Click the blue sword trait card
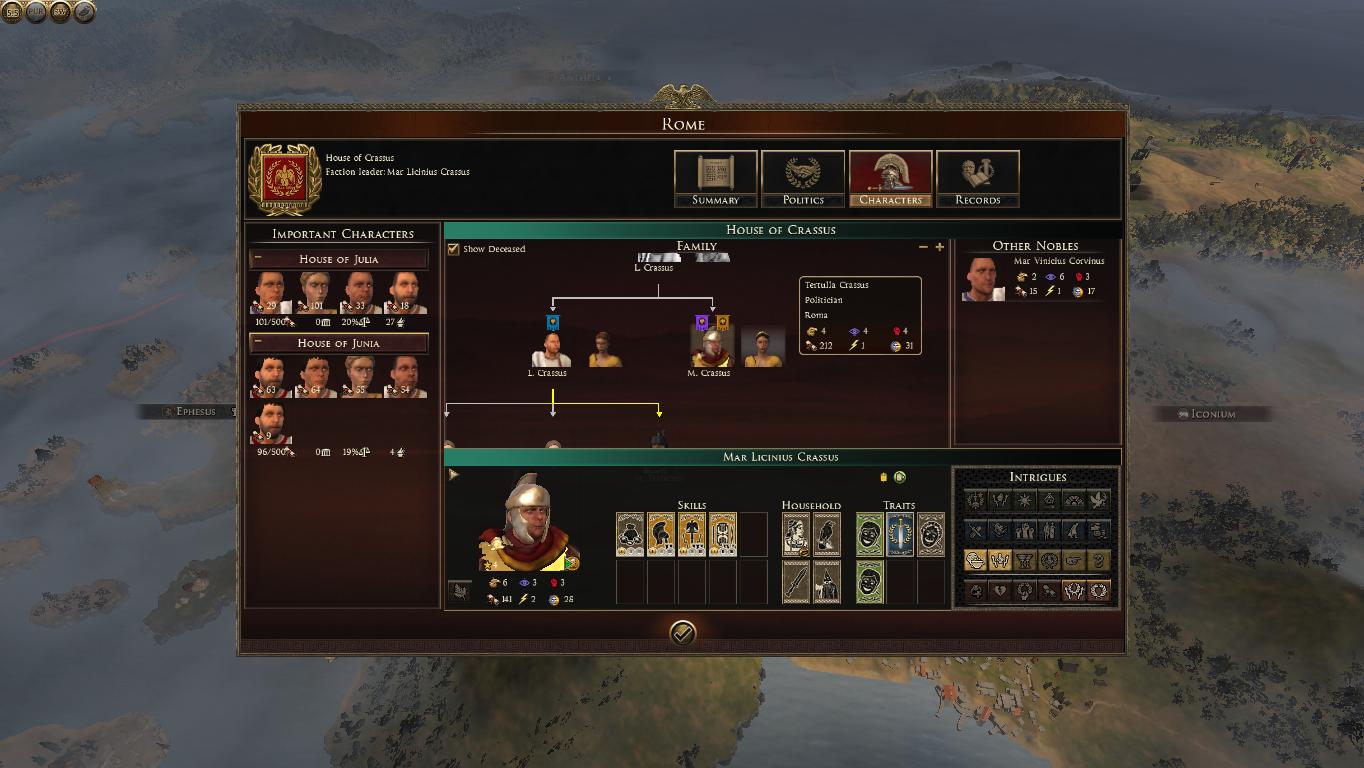This screenshot has height=768, width=1364. pos(900,535)
